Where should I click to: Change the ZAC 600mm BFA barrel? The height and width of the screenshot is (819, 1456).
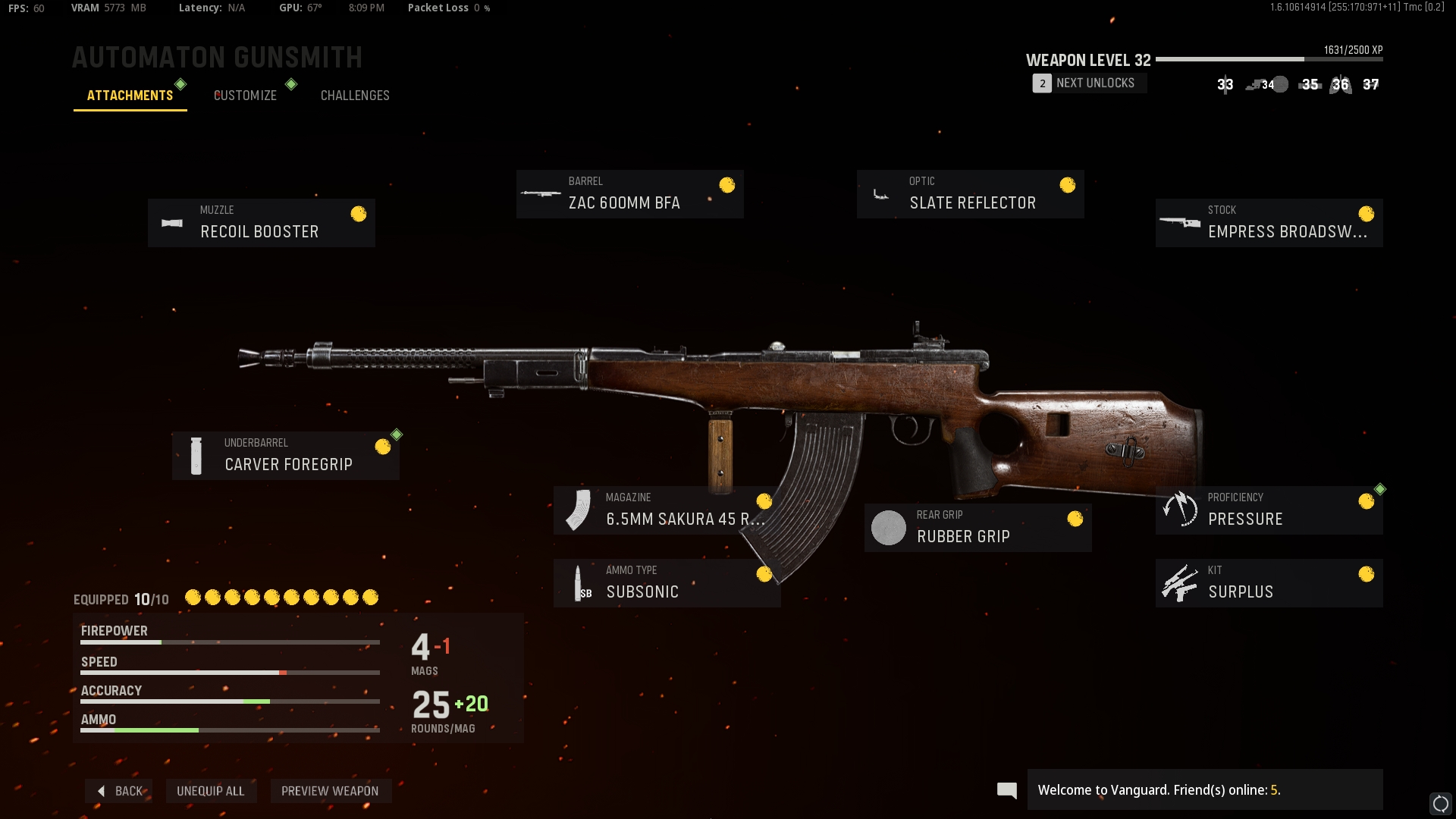(629, 194)
